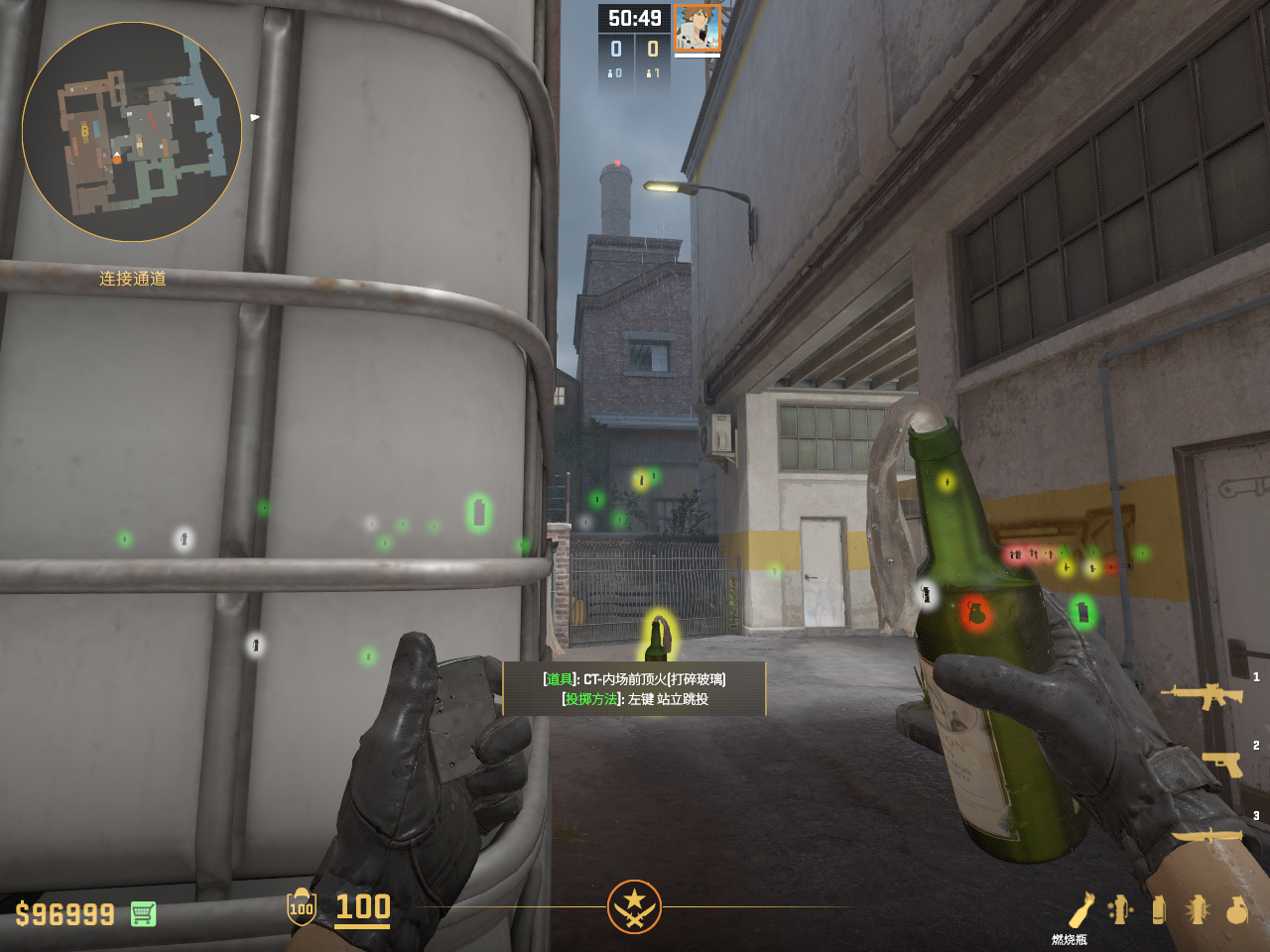Screen dimensions: 1270x952
Task: Open the buy menu cart icon
Action: point(143,913)
